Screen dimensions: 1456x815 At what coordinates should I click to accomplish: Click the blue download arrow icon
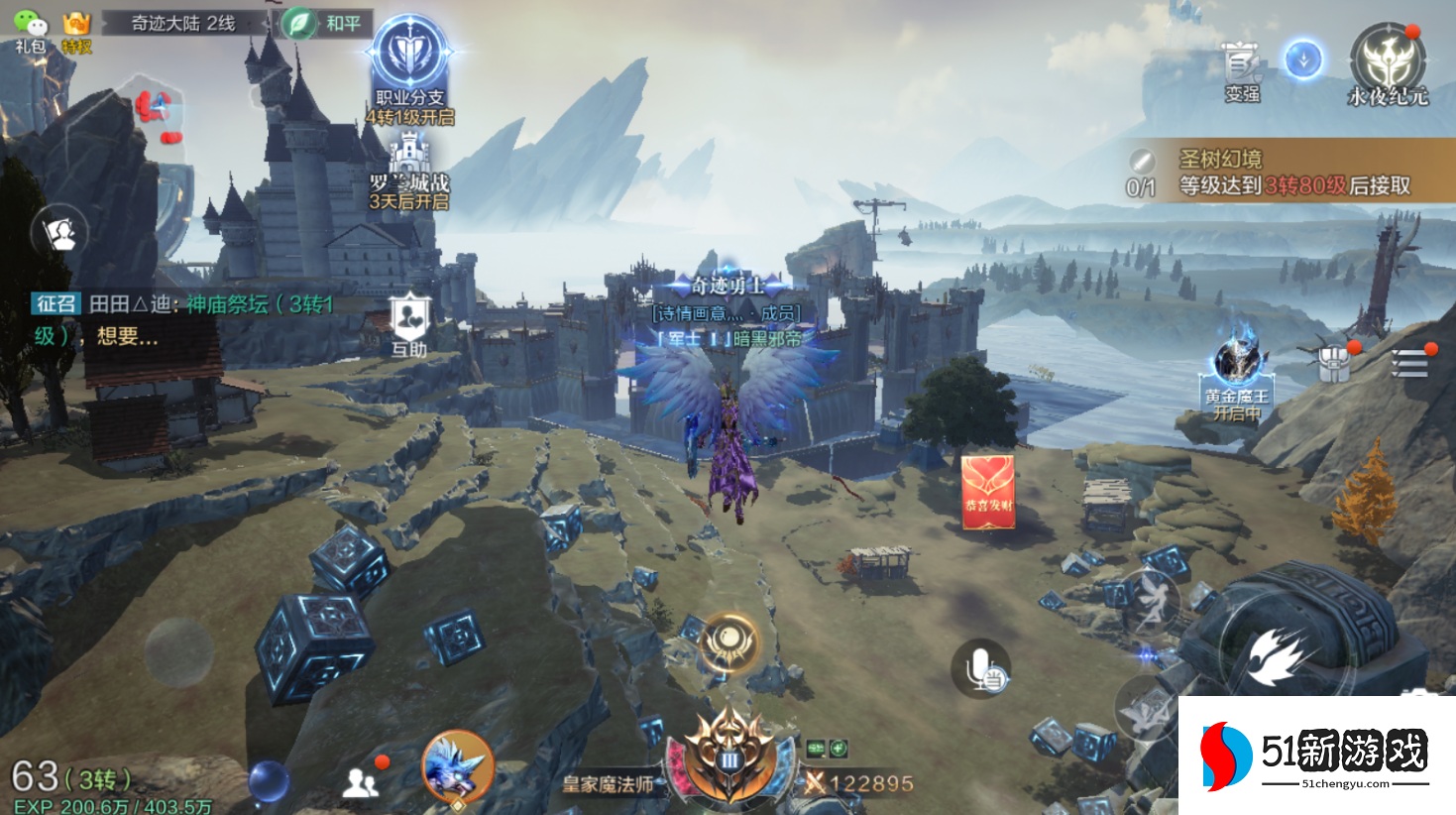pos(1303,59)
